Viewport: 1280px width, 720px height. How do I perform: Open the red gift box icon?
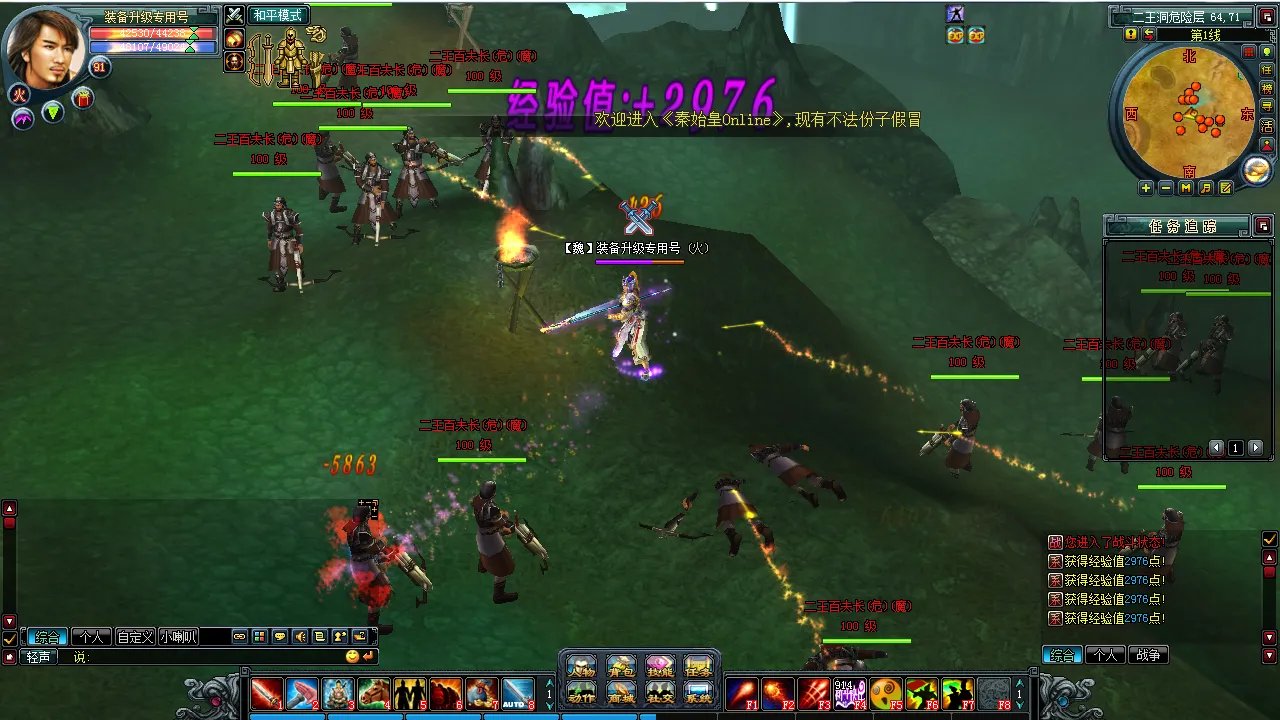82,98
